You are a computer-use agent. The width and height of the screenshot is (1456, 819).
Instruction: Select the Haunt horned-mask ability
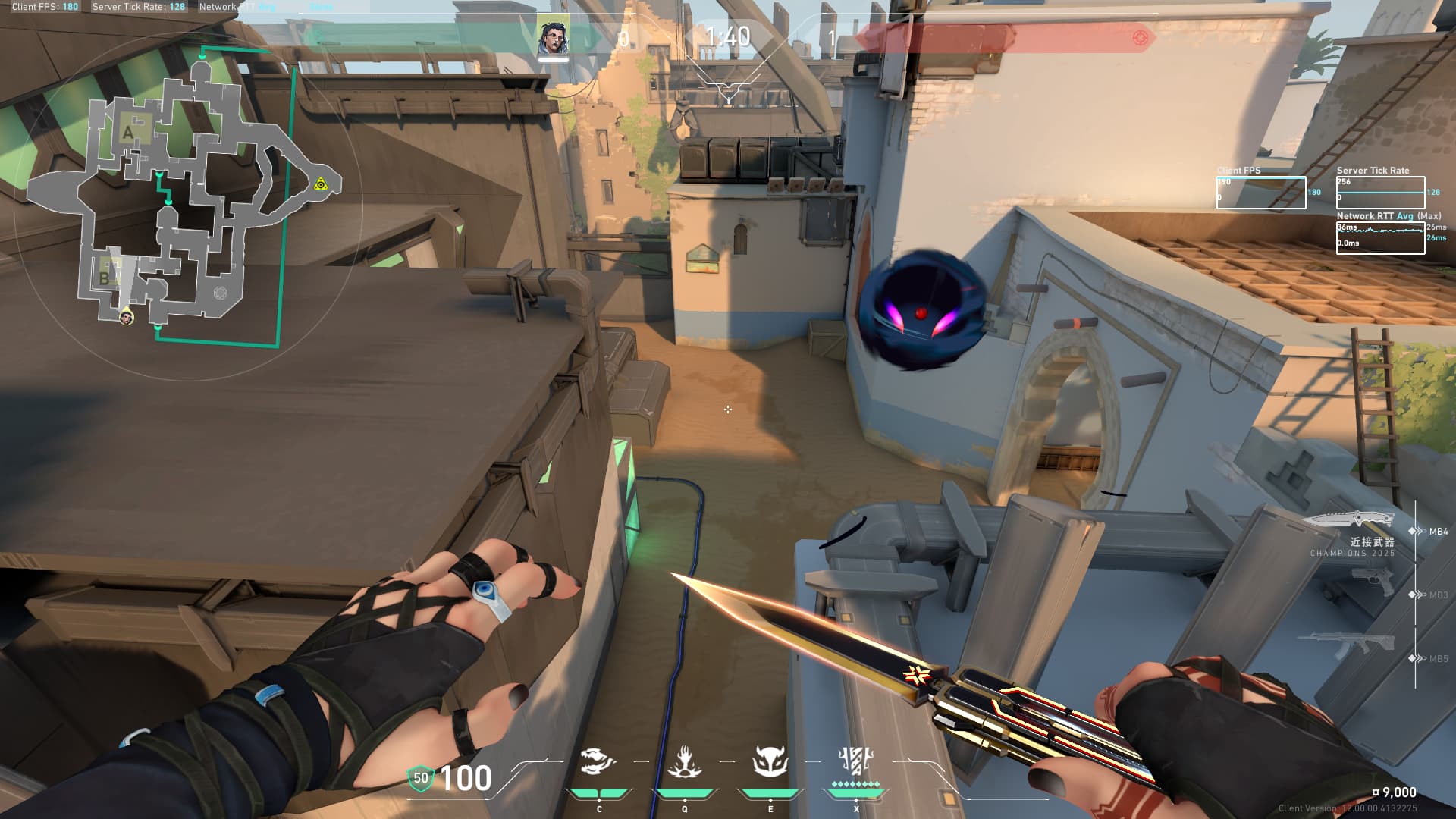coord(770,761)
